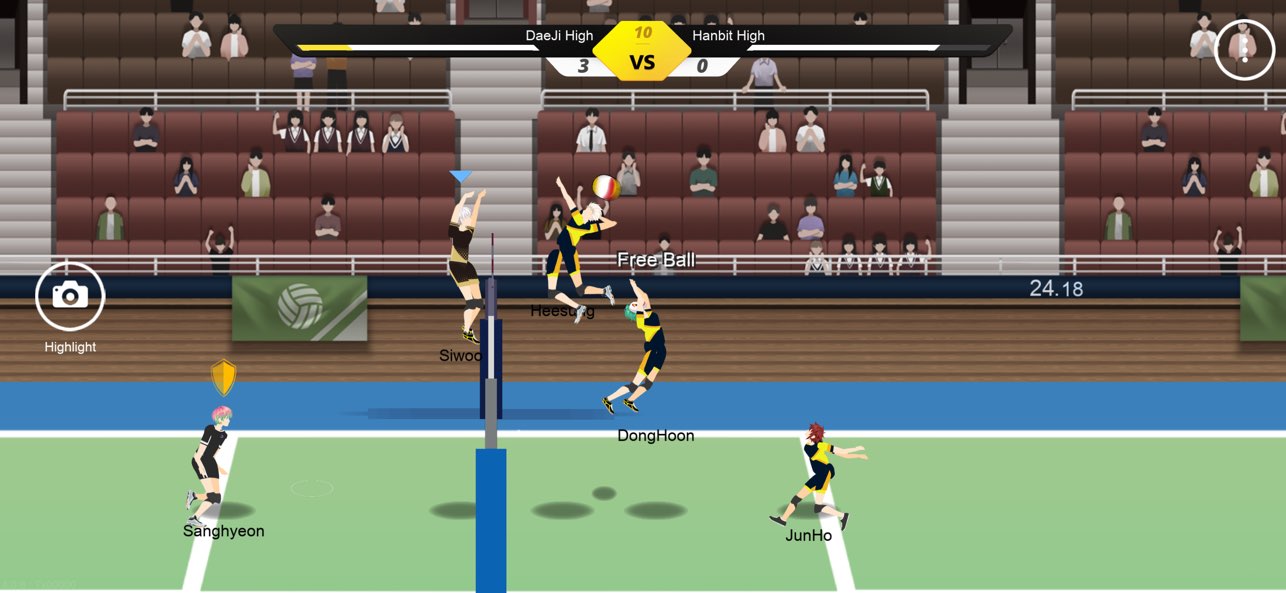Viewport: 1286px width, 593px height.
Task: Open the three-dot options menu
Action: click(x=1244, y=49)
